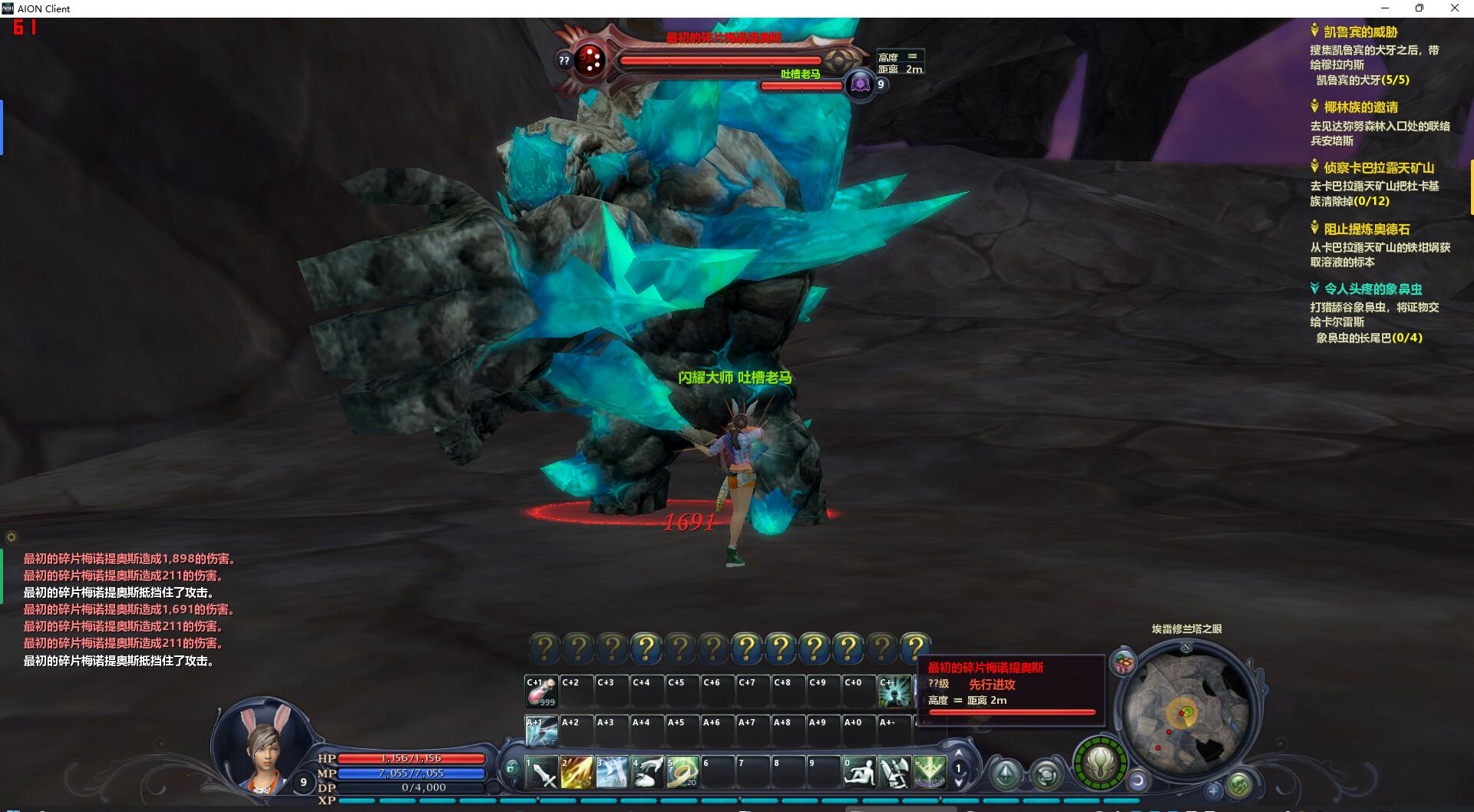The height and width of the screenshot is (812, 1474).
Task: Click the green downward arrows skill icon
Action: tap(930, 772)
